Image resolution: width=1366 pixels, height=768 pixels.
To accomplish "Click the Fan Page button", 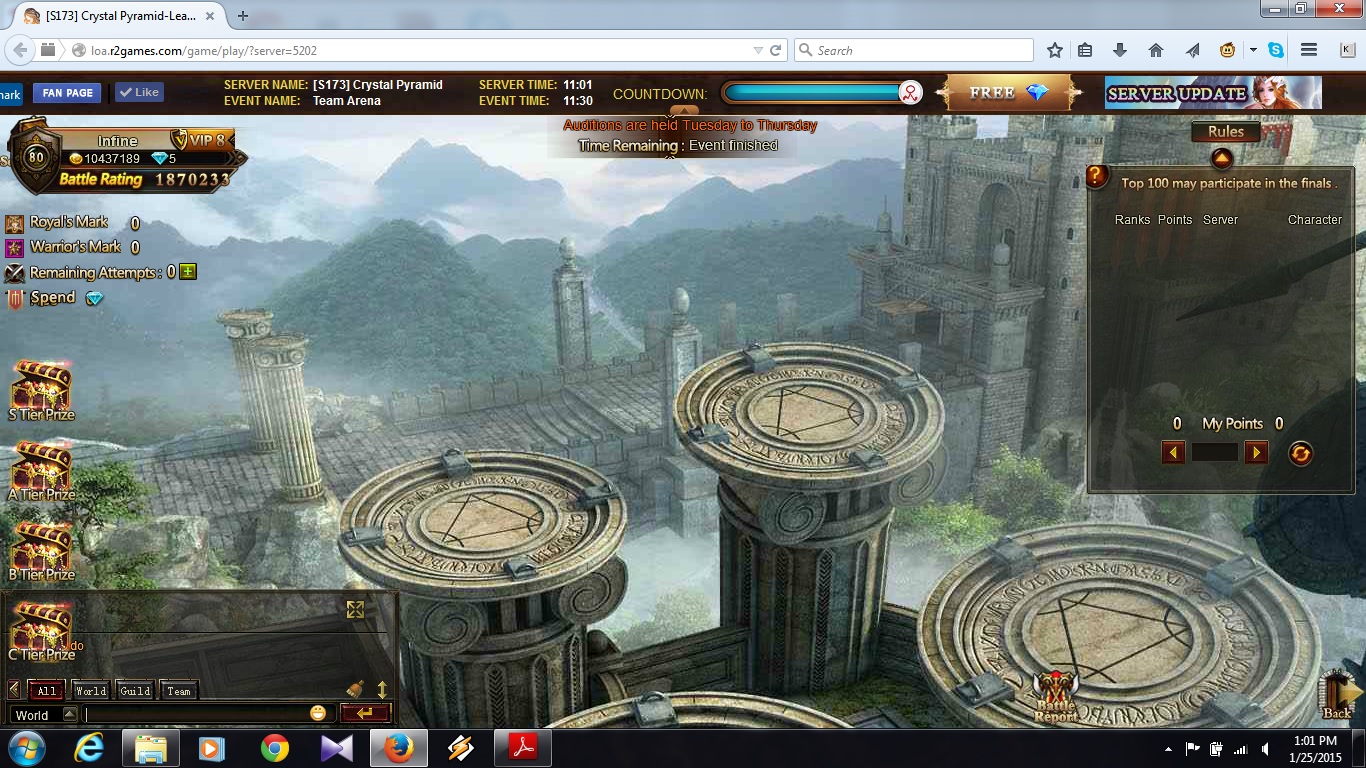I will [x=68, y=93].
